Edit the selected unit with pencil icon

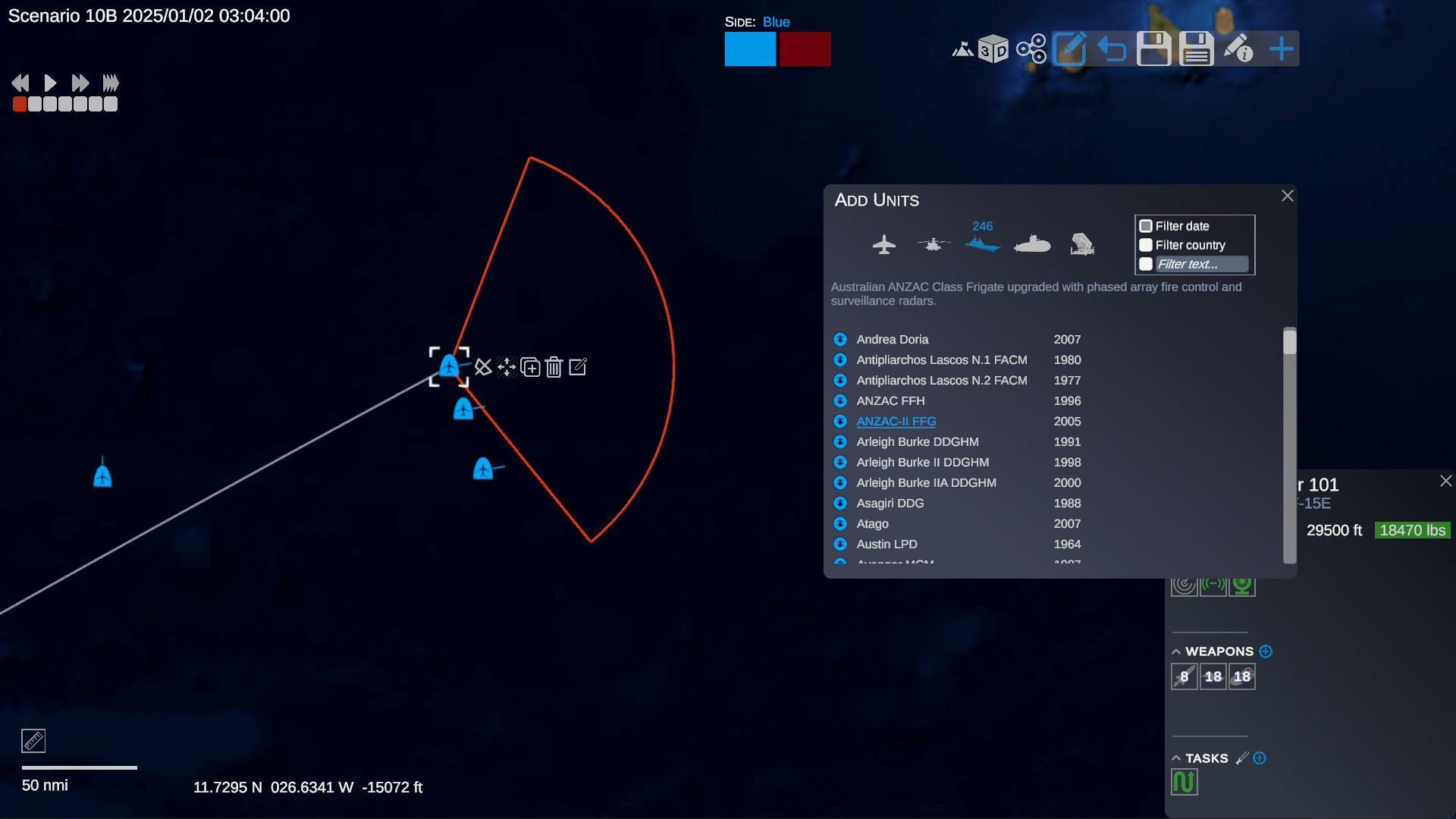[578, 367]
